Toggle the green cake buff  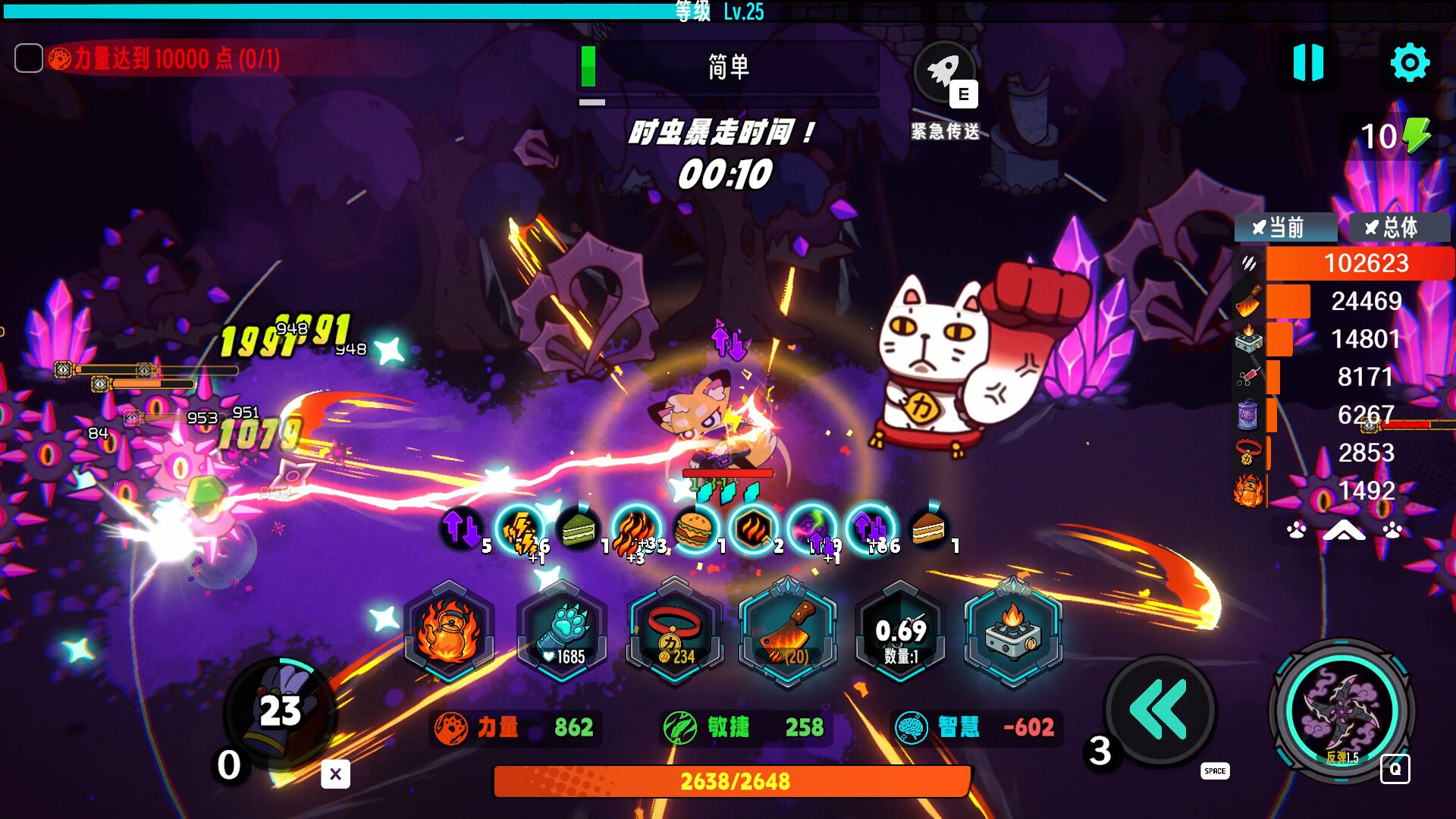tap(580, 529)
